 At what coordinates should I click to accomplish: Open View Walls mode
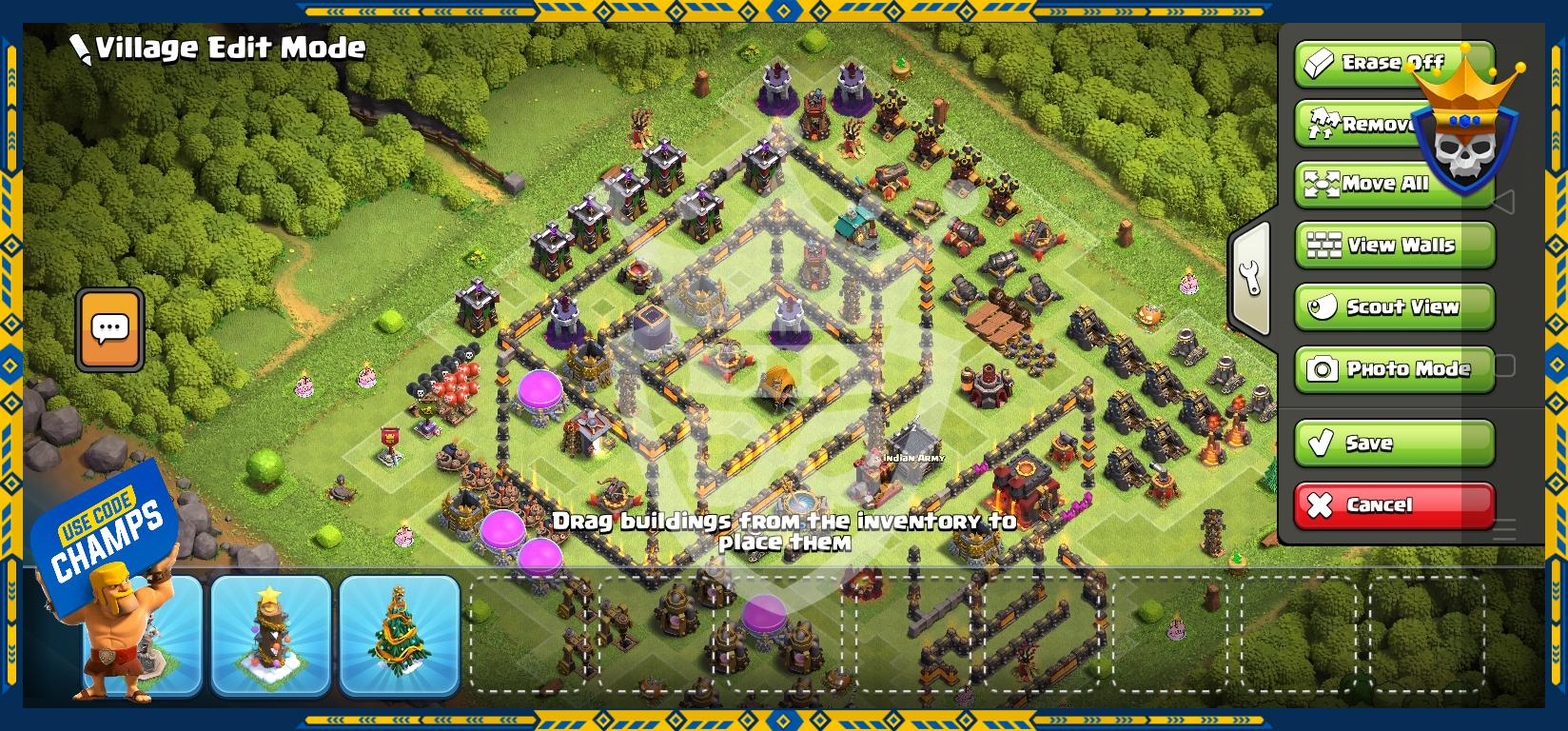click(1395, 246)
